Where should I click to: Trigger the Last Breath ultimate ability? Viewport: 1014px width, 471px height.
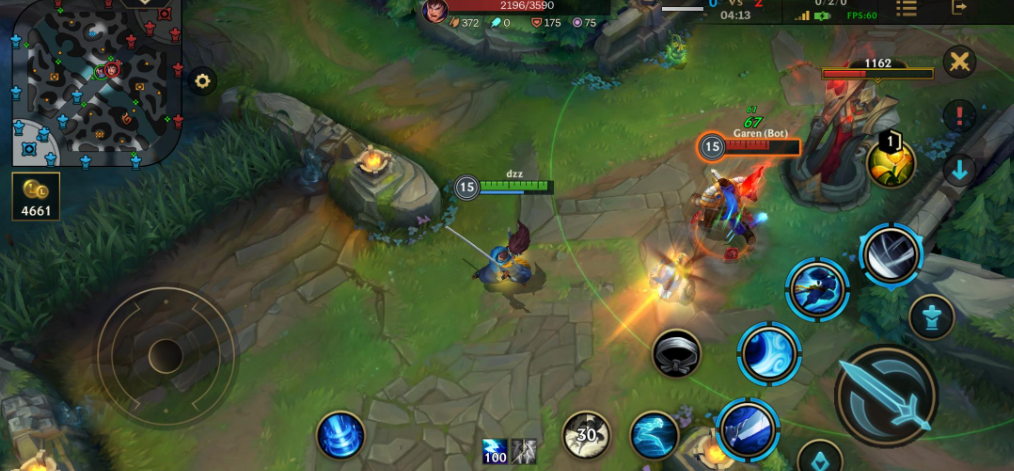point(890,254)
